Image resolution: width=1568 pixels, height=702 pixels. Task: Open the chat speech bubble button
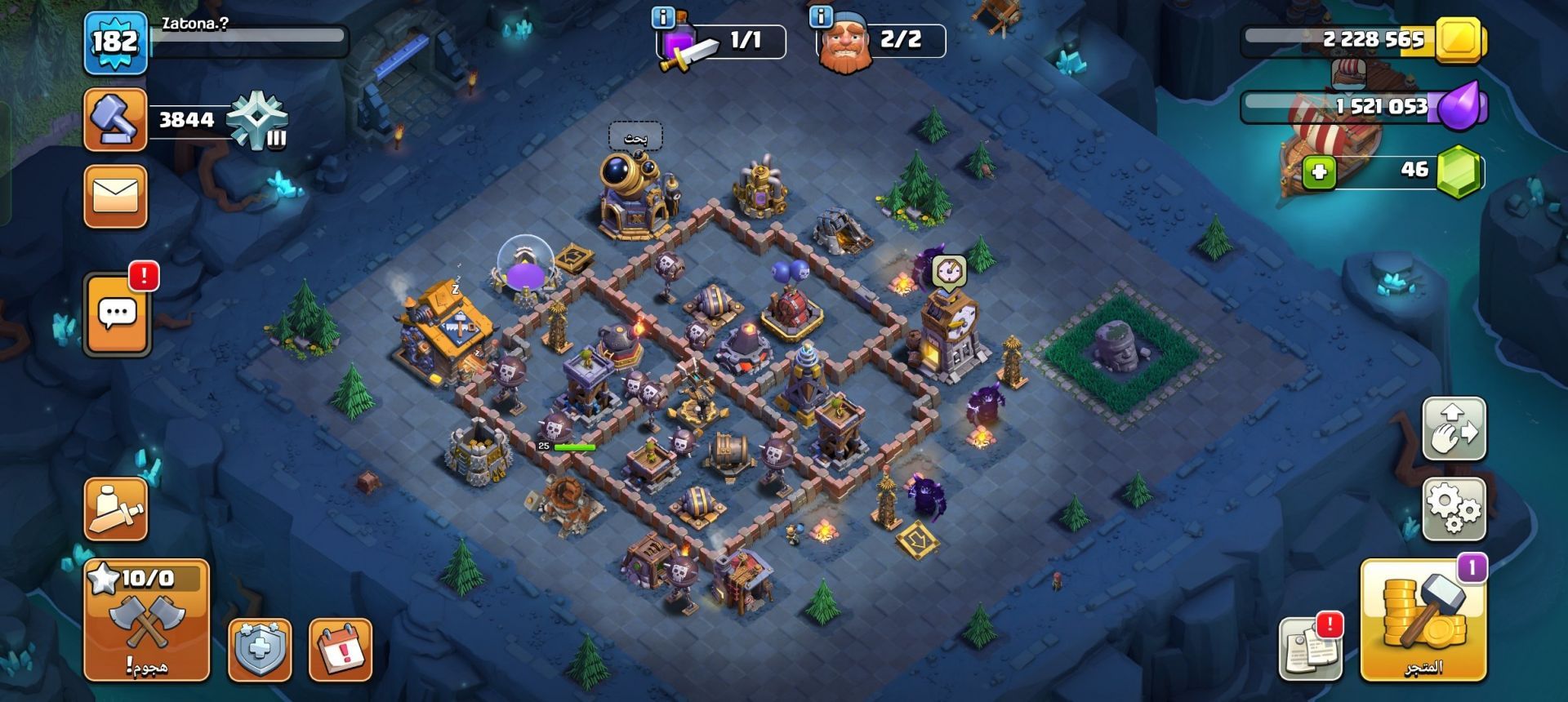click(x=117, y=314)
